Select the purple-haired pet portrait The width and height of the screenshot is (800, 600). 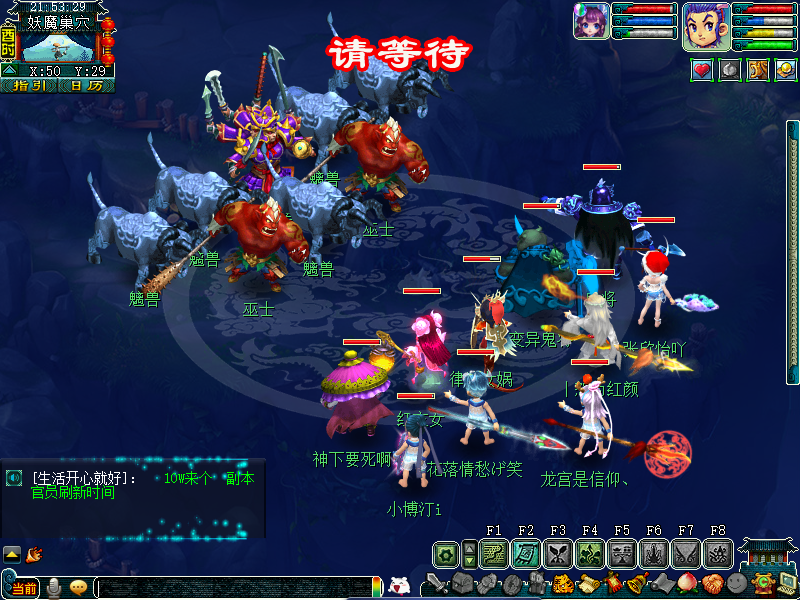591,21
